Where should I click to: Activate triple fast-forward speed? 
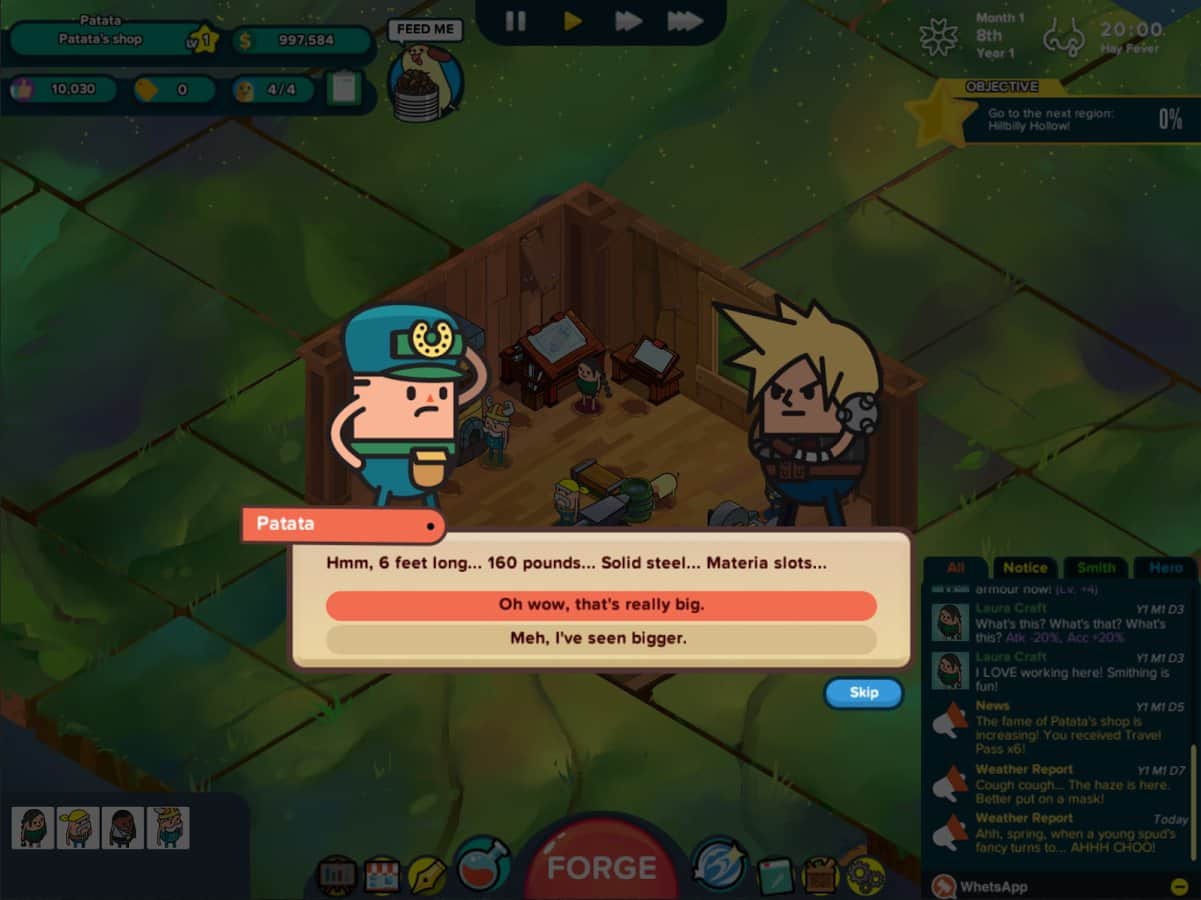[x=685, y=21]
